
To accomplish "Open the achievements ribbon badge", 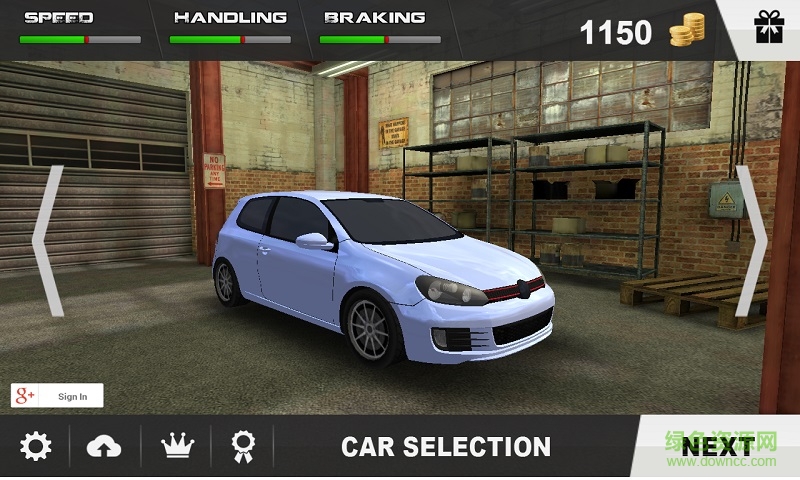I will [x=243, y=446].
